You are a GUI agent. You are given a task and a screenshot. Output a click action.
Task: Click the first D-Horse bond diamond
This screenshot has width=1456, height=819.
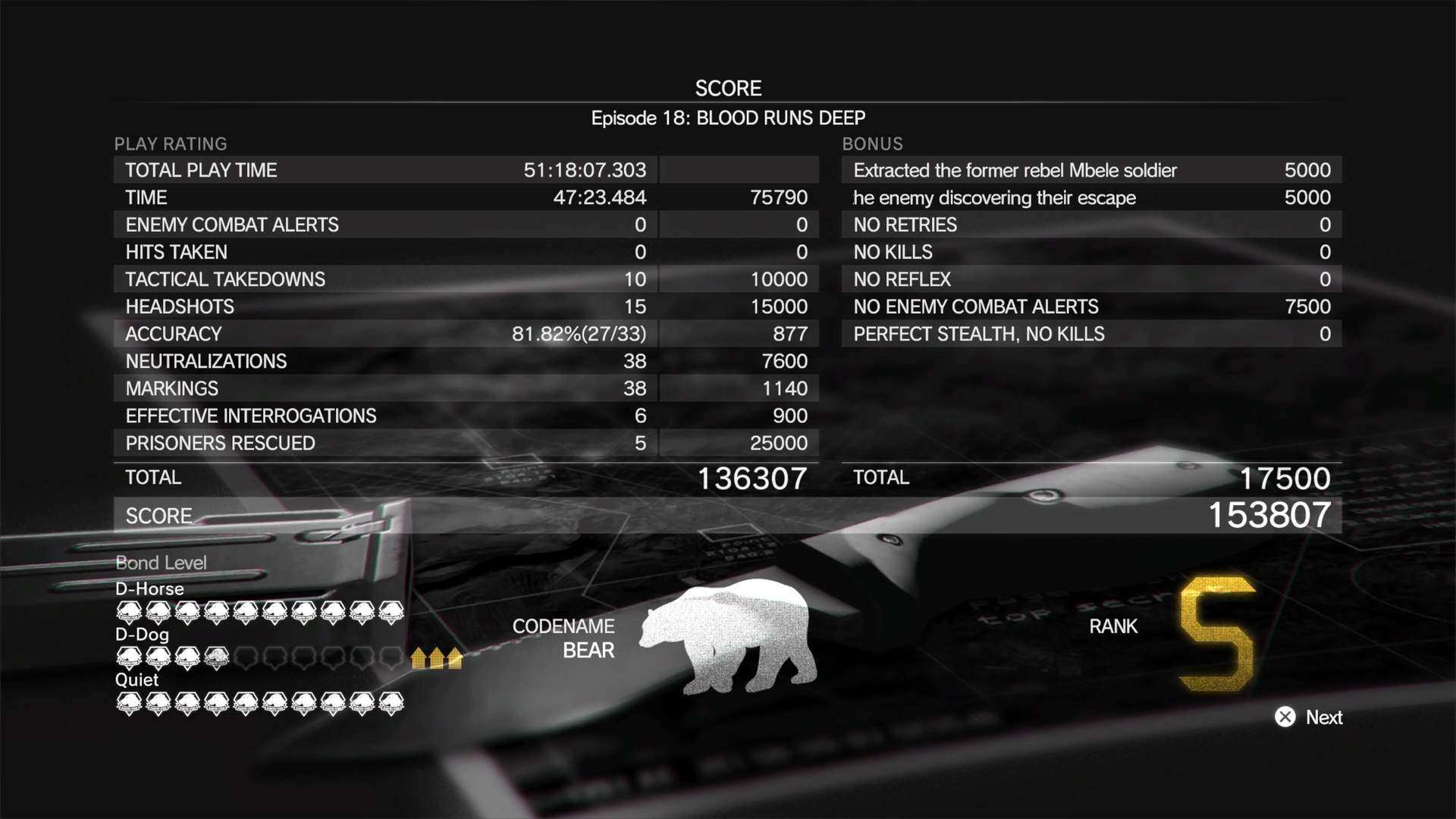(129, 610)
